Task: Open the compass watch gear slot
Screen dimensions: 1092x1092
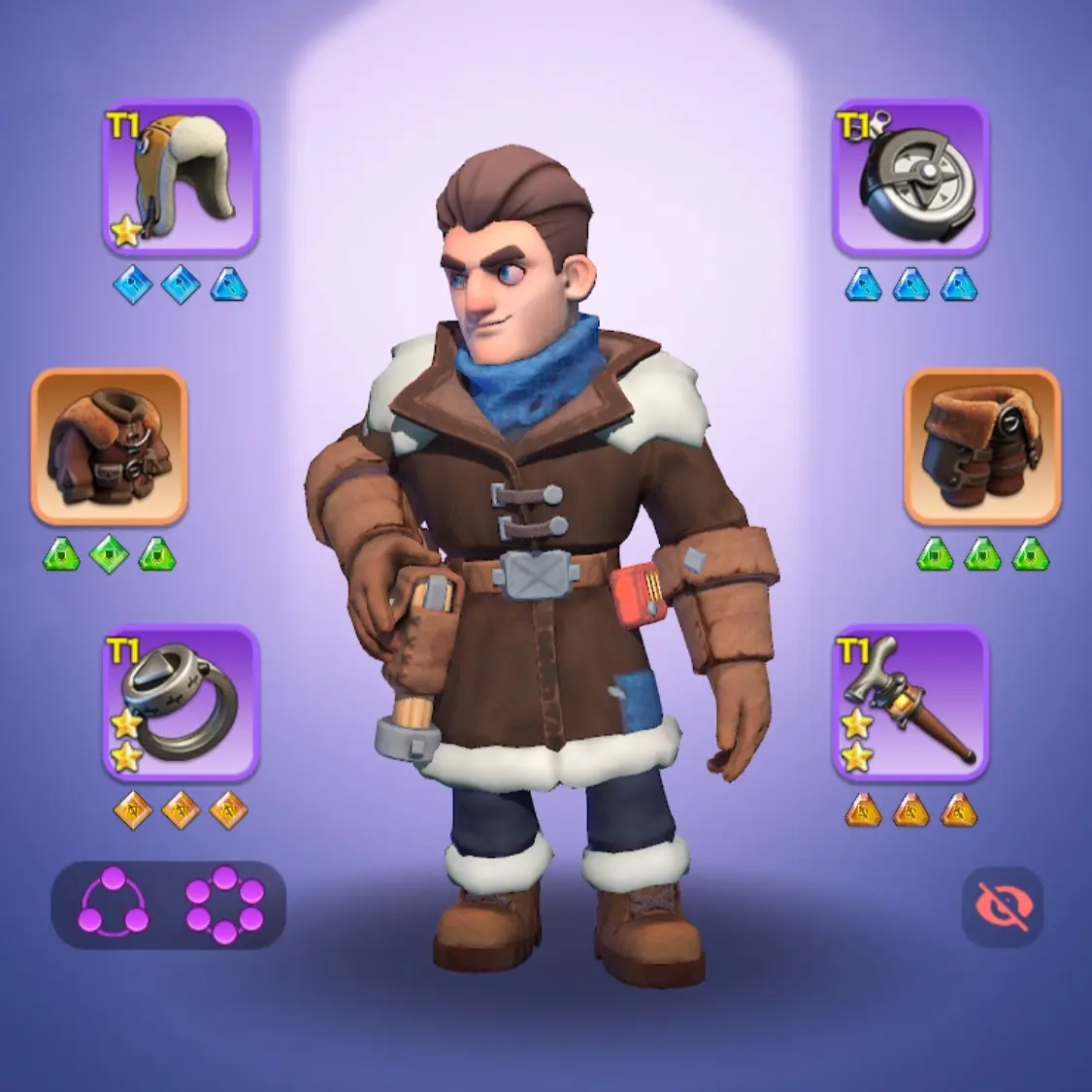Action: pos(910,178)
